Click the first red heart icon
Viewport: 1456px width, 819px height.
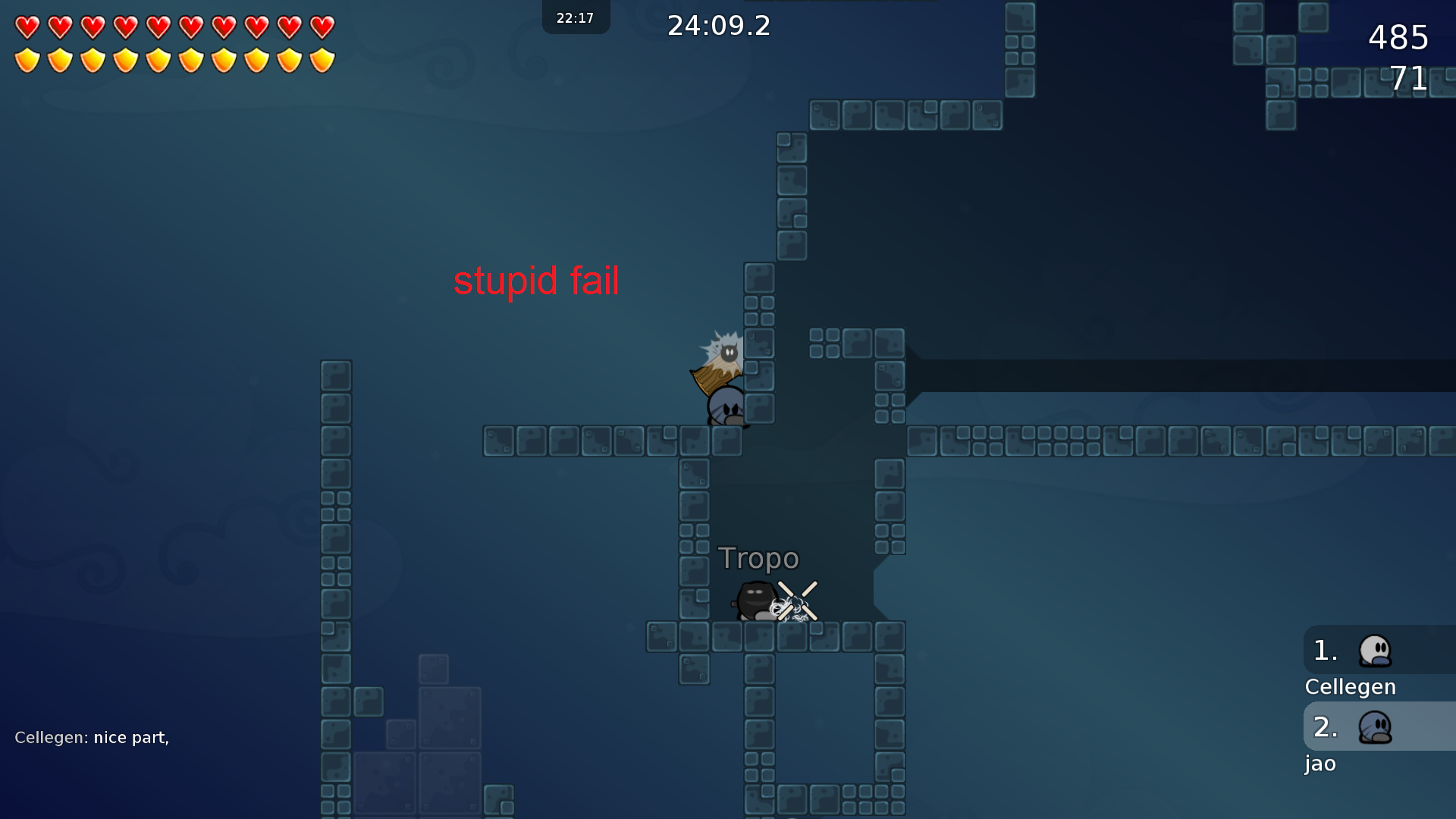point(28,28)
